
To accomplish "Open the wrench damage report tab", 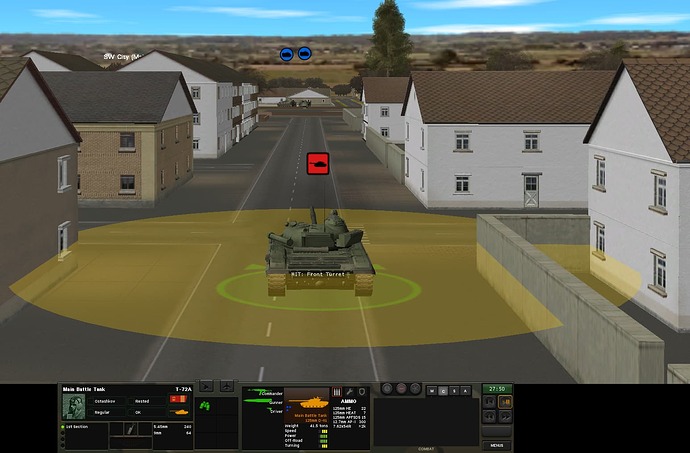I will [348, 390].
